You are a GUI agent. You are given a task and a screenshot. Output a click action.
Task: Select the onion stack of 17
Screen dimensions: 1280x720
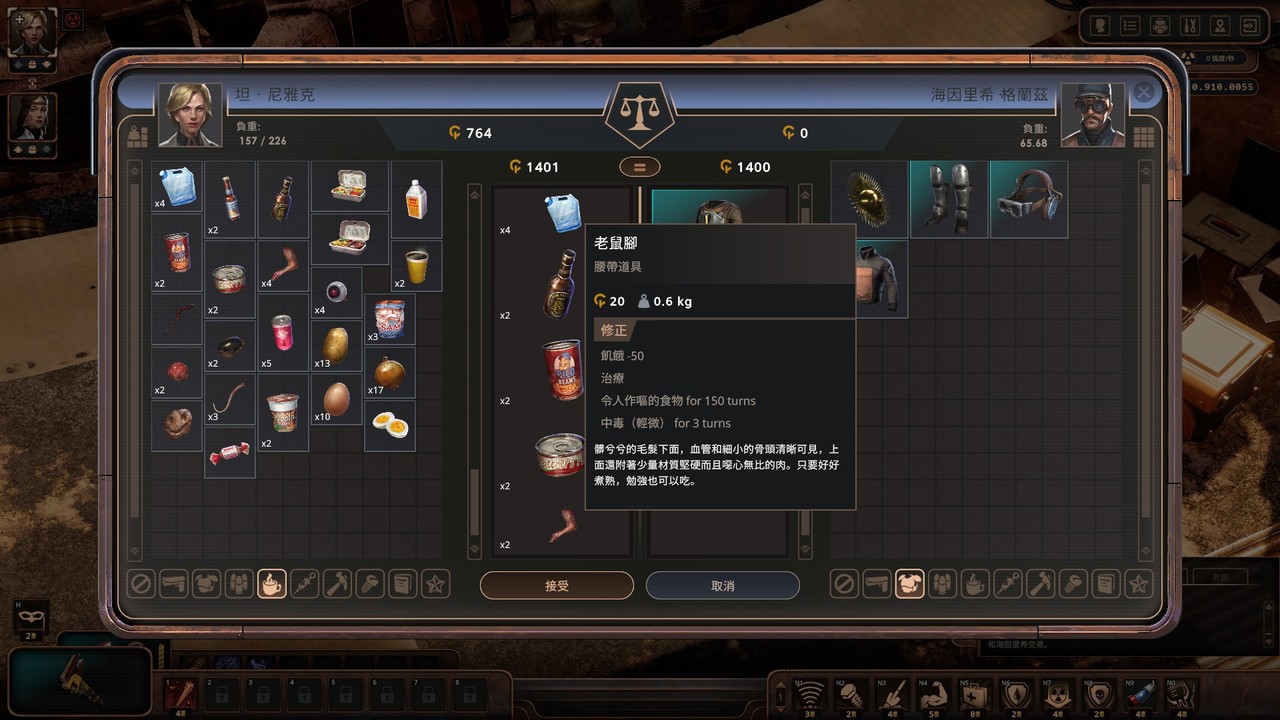(389, 373)
